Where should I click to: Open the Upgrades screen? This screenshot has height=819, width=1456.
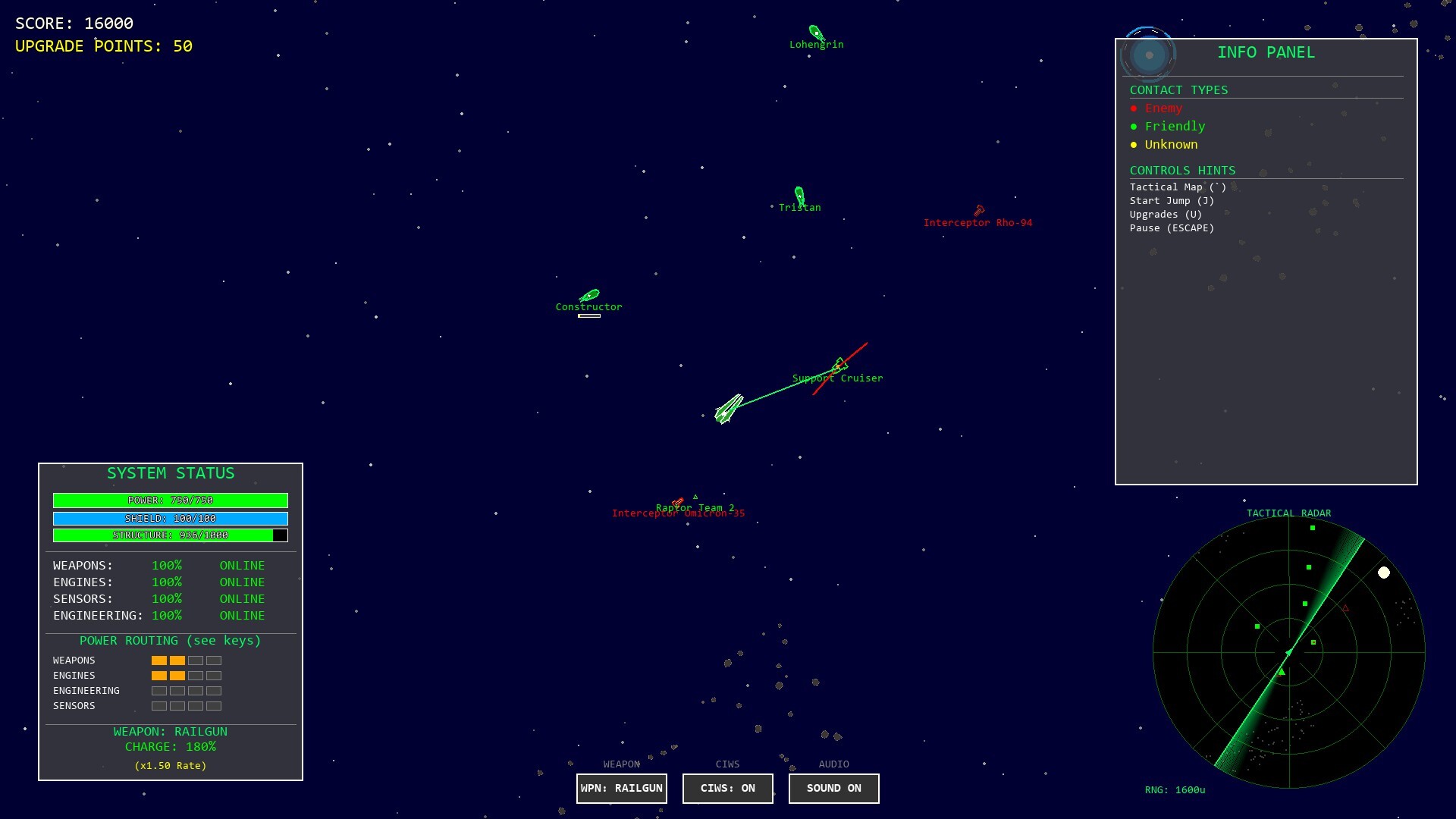(1166, 214)
